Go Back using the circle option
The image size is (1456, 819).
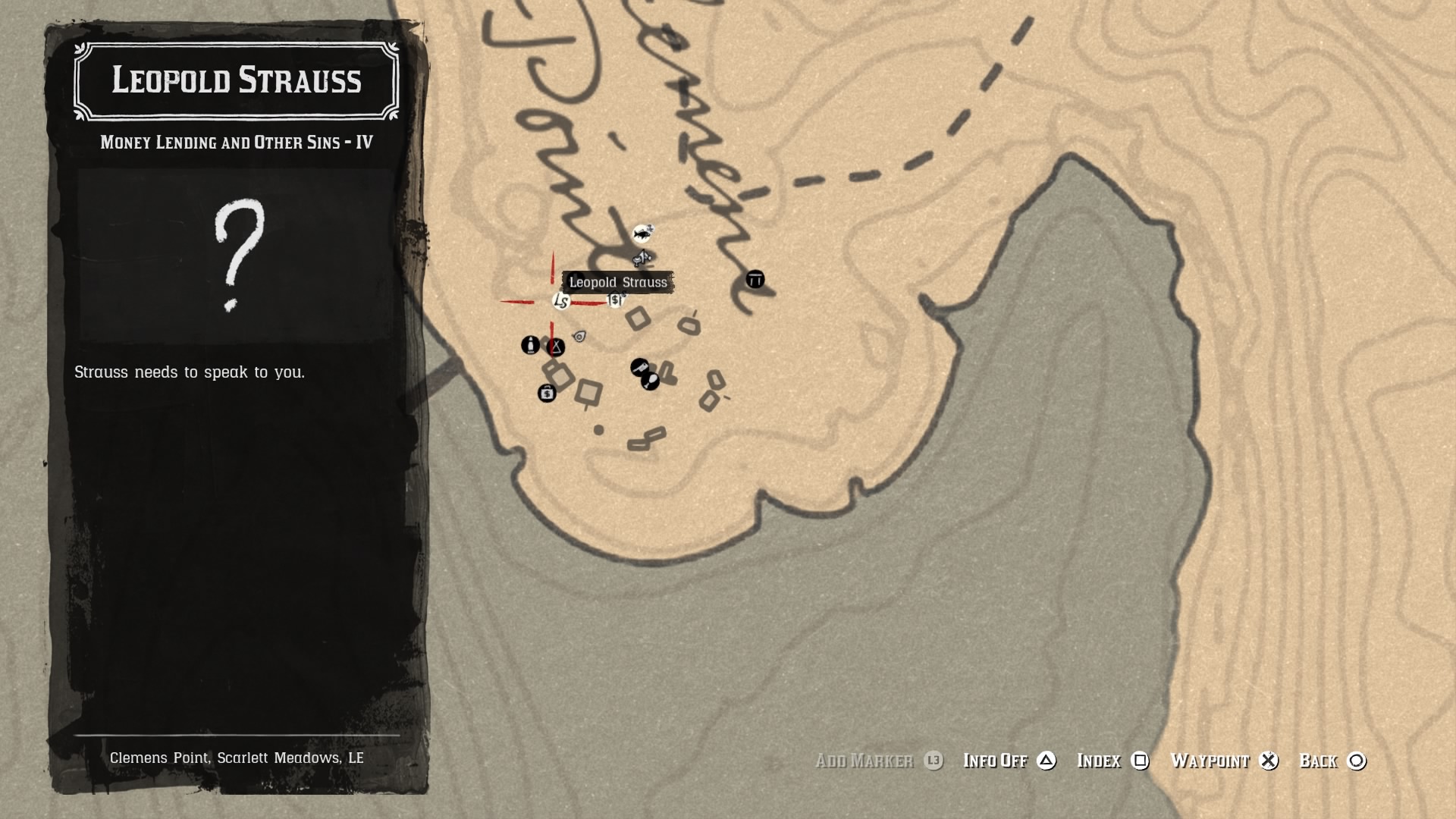1356,761
